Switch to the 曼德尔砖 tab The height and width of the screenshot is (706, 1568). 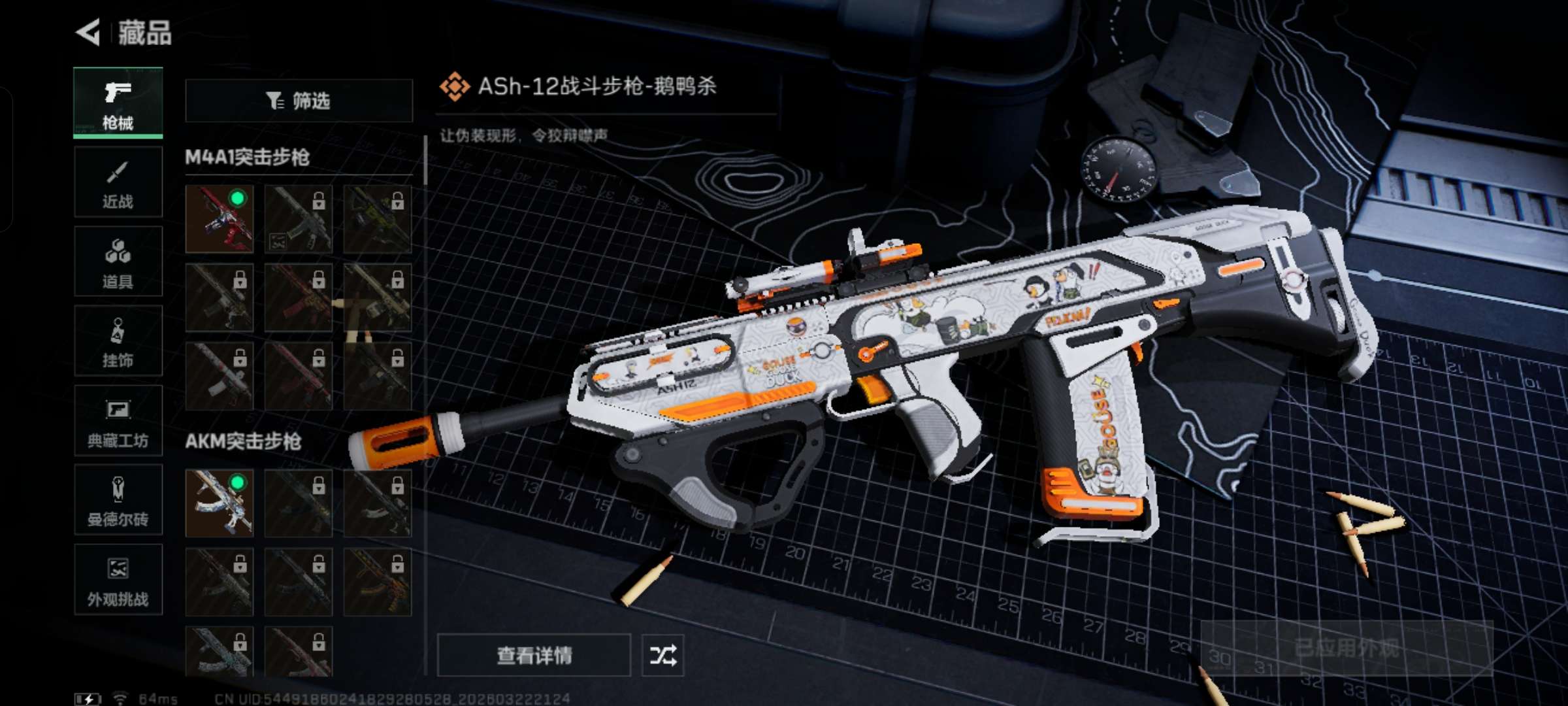click(x=118, y=500)
